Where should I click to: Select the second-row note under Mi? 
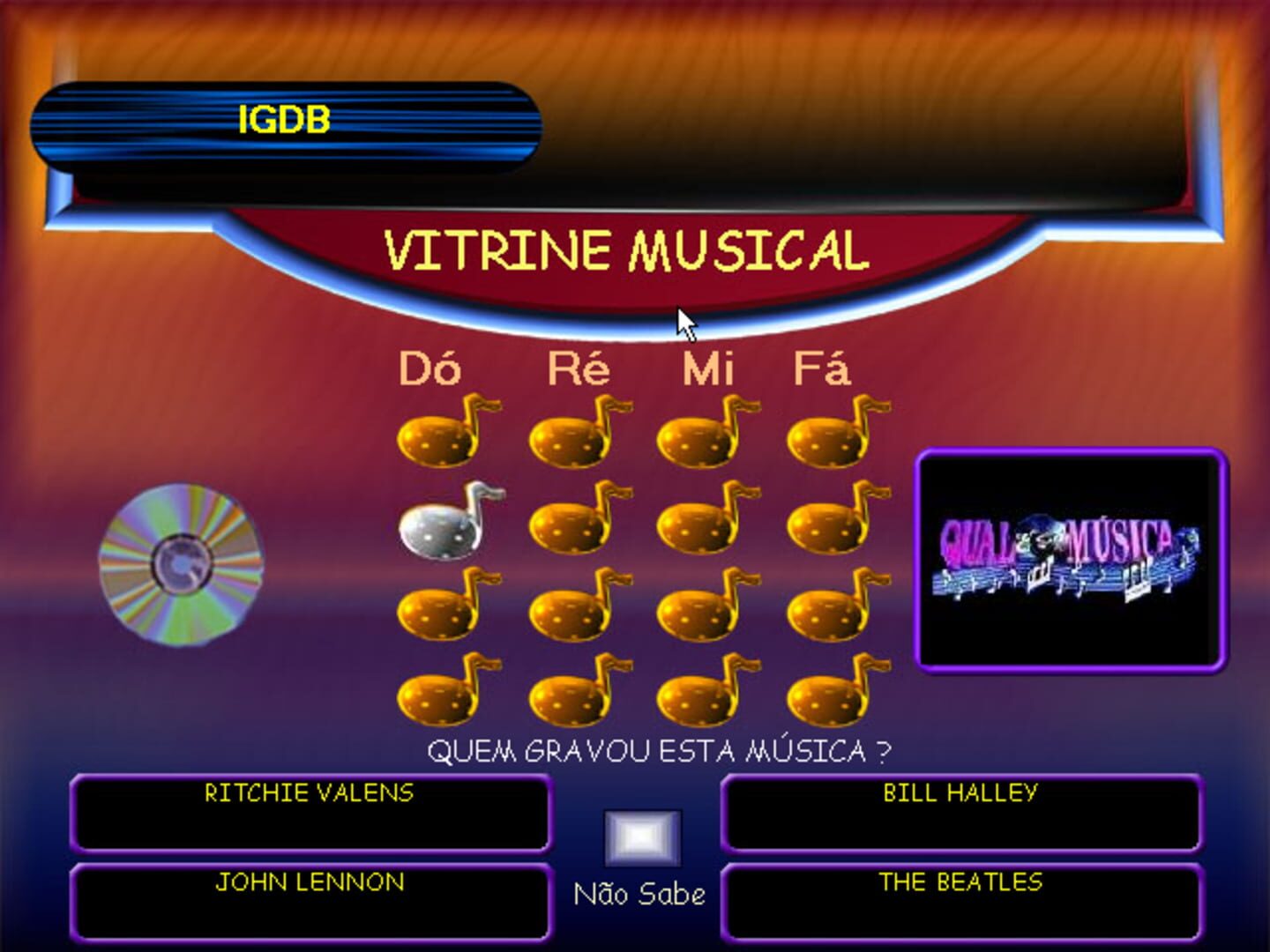(x=697, y=524)
